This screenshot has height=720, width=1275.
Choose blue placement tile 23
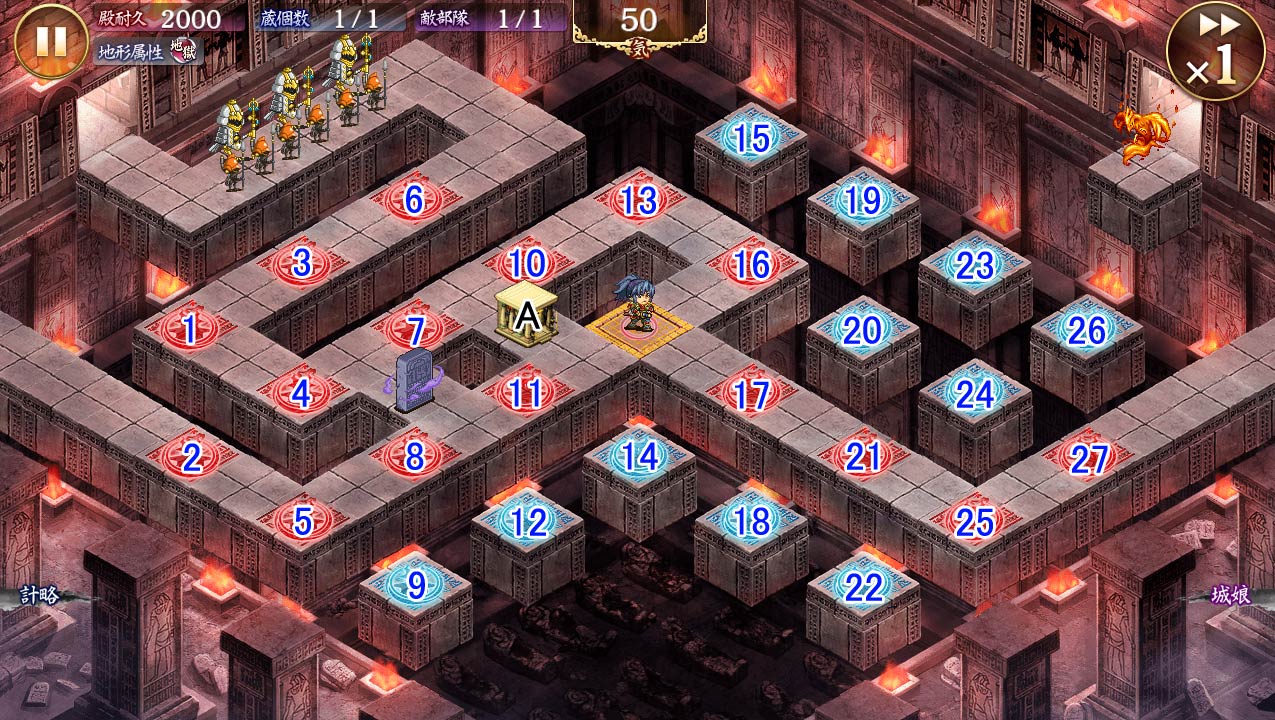click(x=975, y=266)
